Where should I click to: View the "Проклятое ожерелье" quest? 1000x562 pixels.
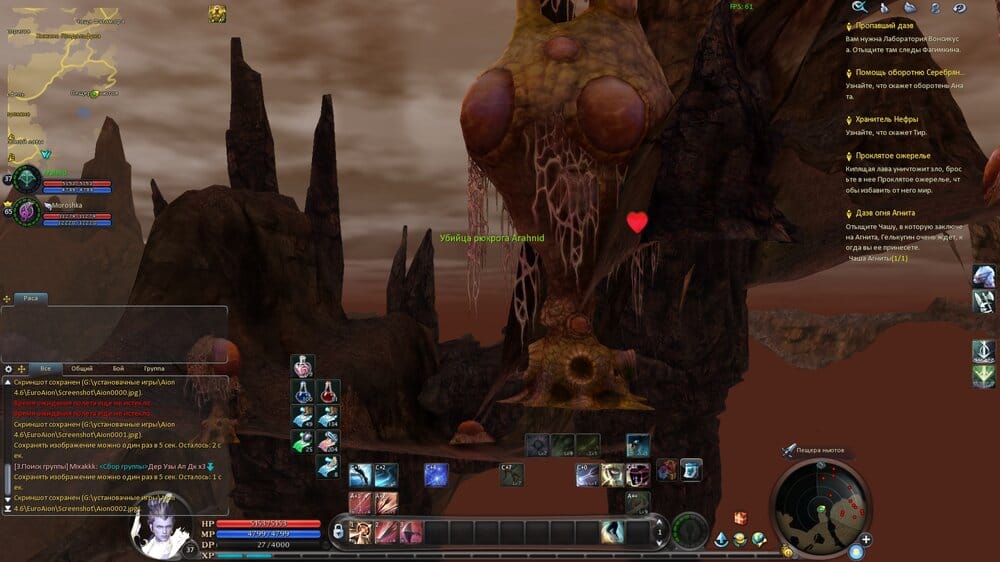893,156
